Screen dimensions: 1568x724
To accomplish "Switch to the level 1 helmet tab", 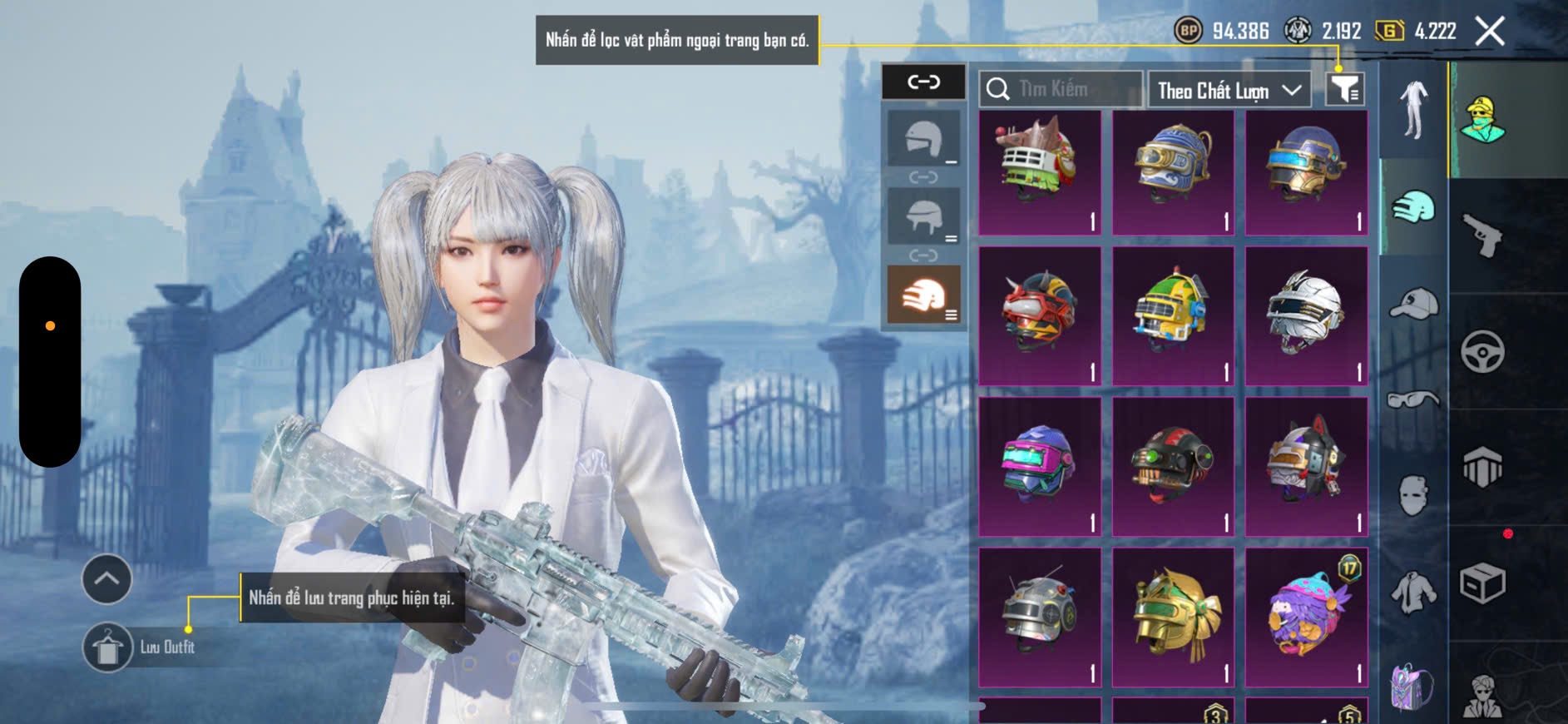I will [x=923, y=139].
